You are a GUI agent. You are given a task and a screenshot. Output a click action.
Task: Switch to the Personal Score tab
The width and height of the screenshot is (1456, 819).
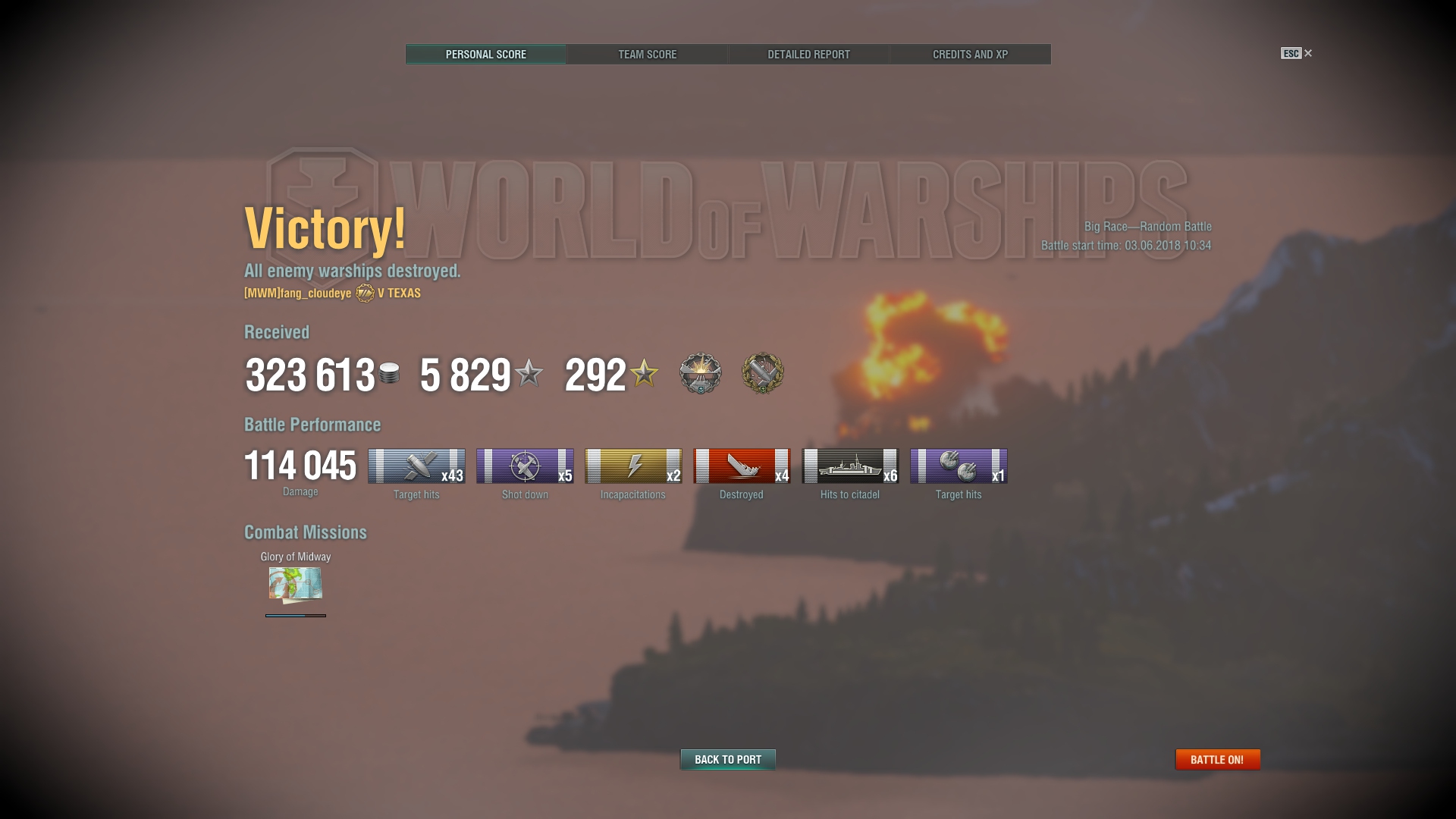tap(485, 55)
